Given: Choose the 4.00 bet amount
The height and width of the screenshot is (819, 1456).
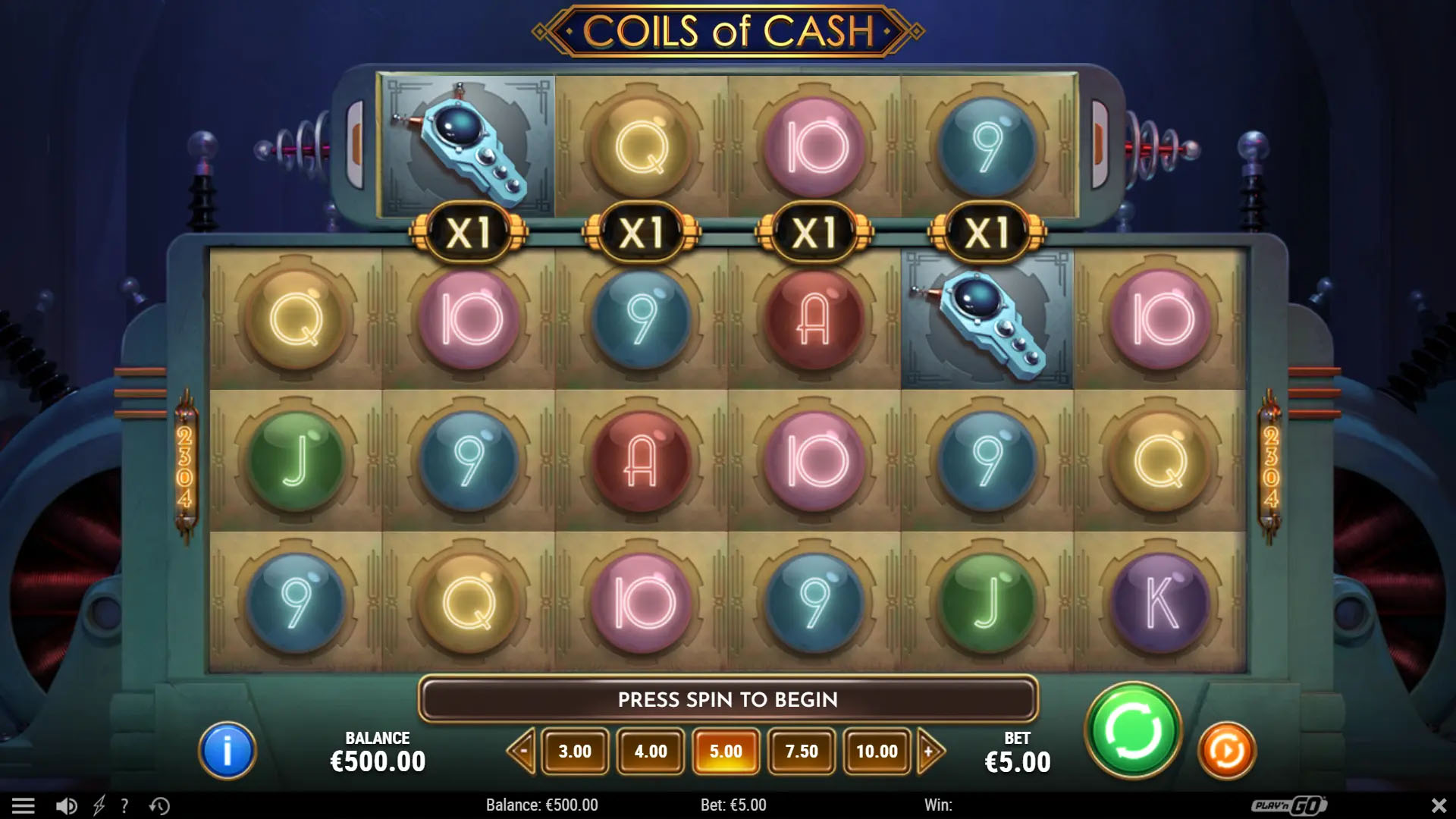Looking at the screenshot, I should pyautogui.click(x=651, y=752).
